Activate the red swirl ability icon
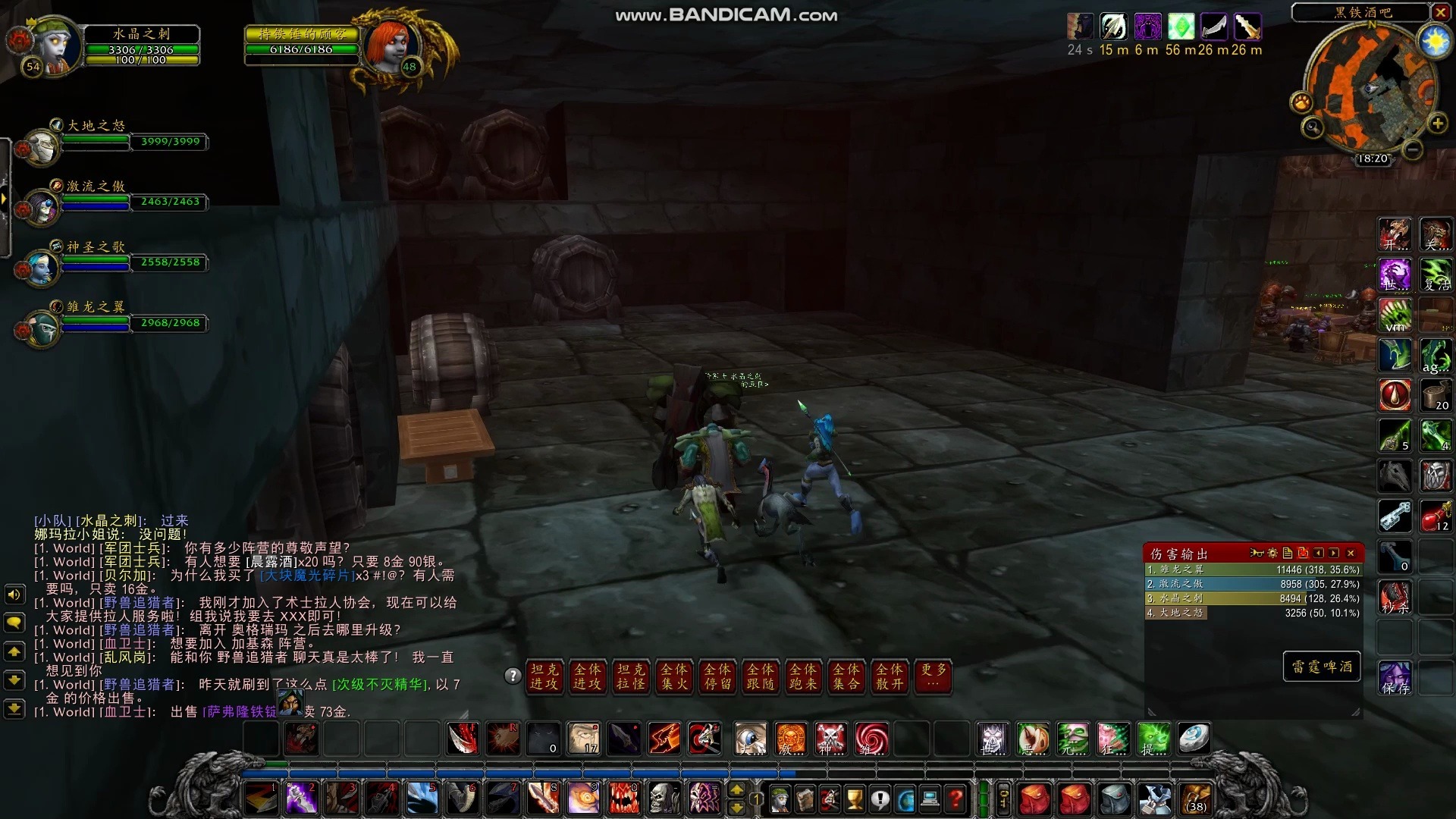 [x=871, y=739]
